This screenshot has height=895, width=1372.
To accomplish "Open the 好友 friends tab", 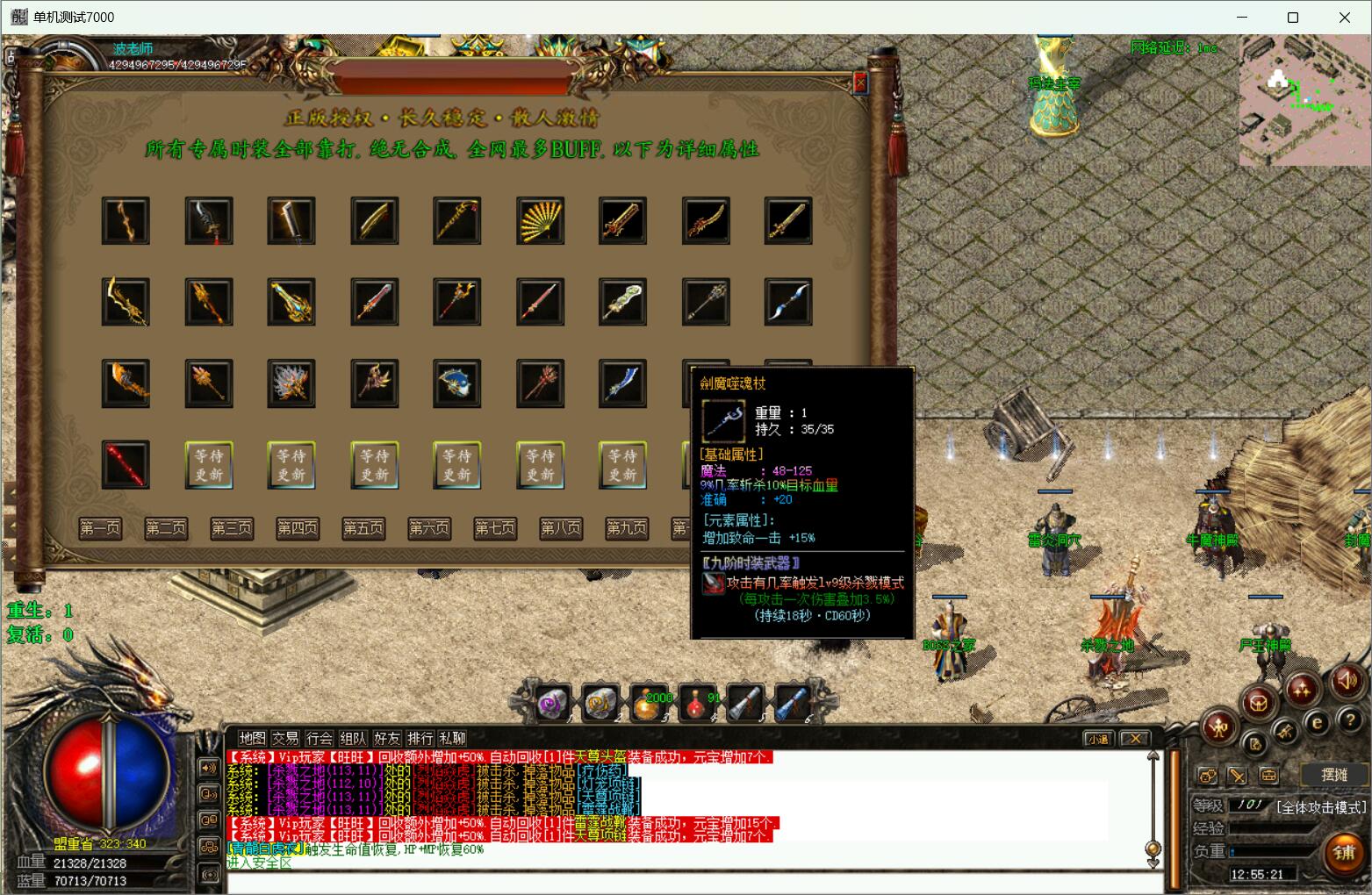I will [386, 738].
